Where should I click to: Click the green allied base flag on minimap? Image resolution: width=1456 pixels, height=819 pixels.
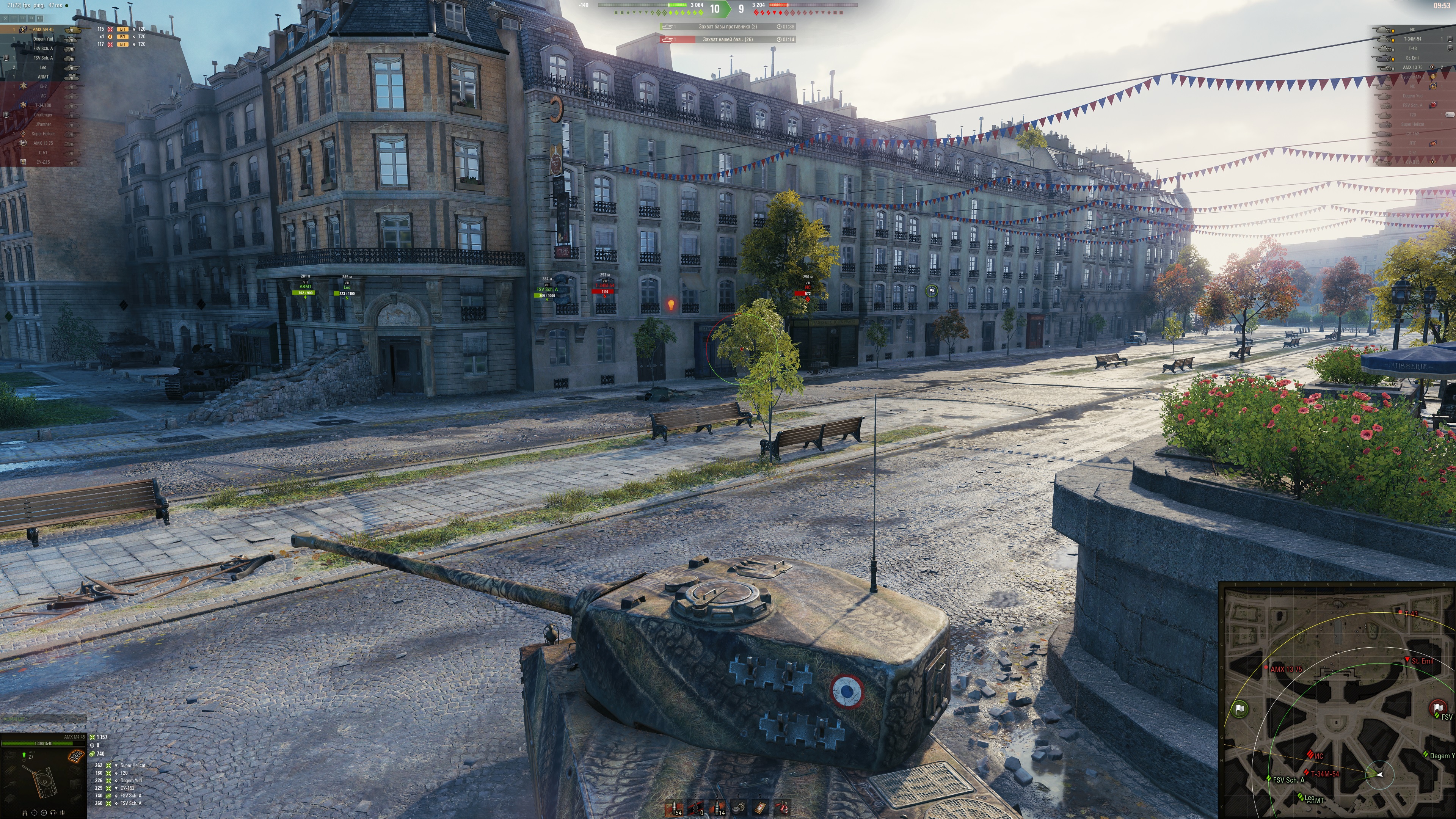(x=1240, y=709)
